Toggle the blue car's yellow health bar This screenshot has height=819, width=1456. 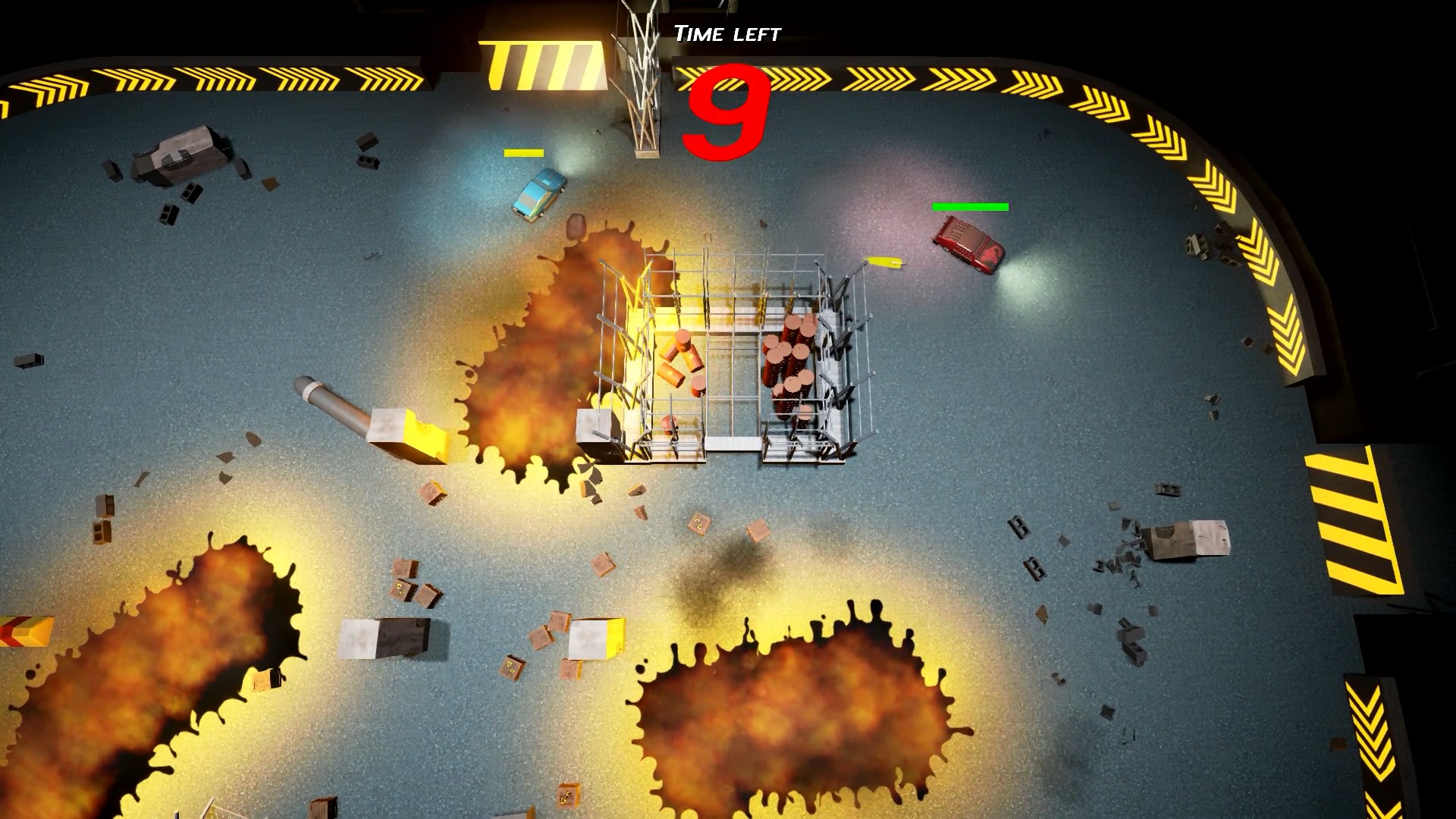pyautogui.click(x=523, y=152)
